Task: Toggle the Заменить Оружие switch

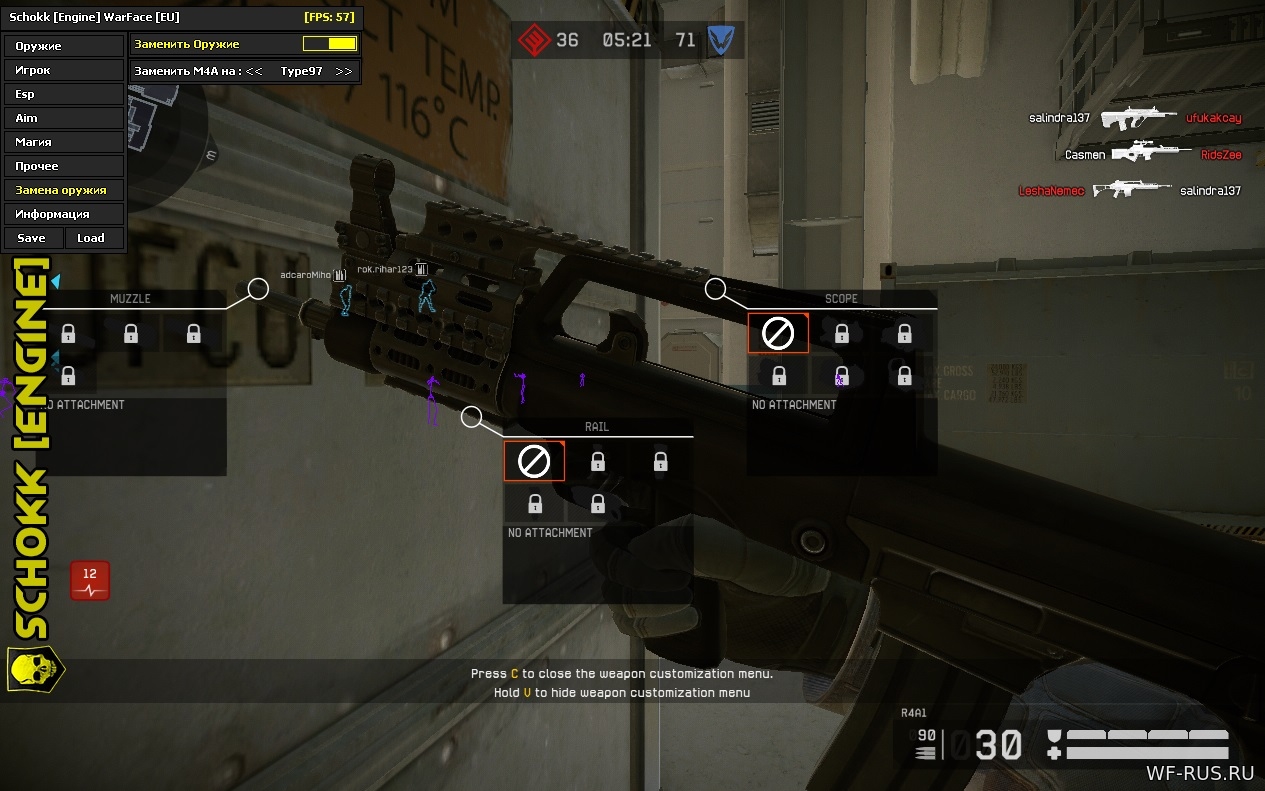Action: (330, 44)
